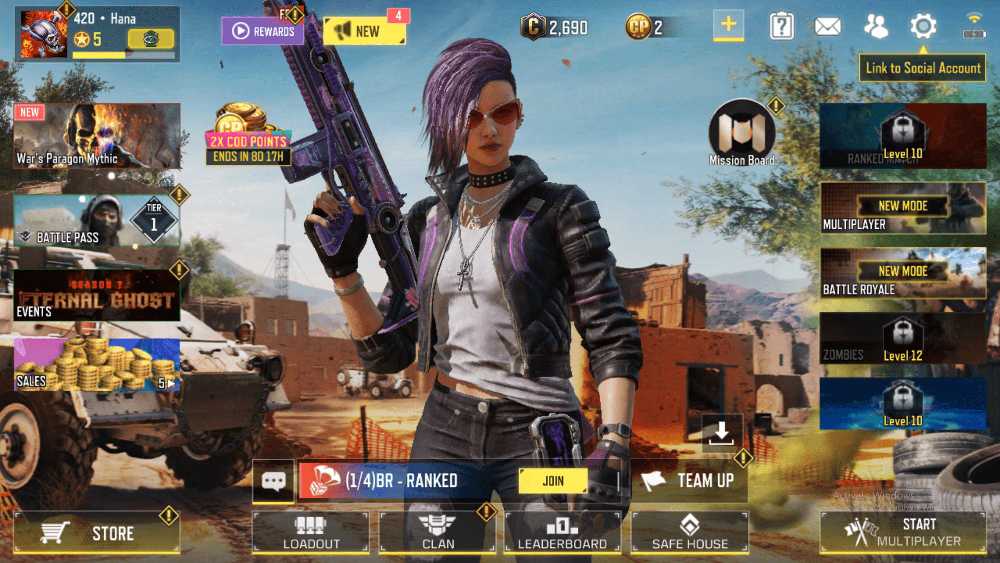Screen dimensions: 1000x563
Task: Open the Loadout screen
Action: (310, 532)
